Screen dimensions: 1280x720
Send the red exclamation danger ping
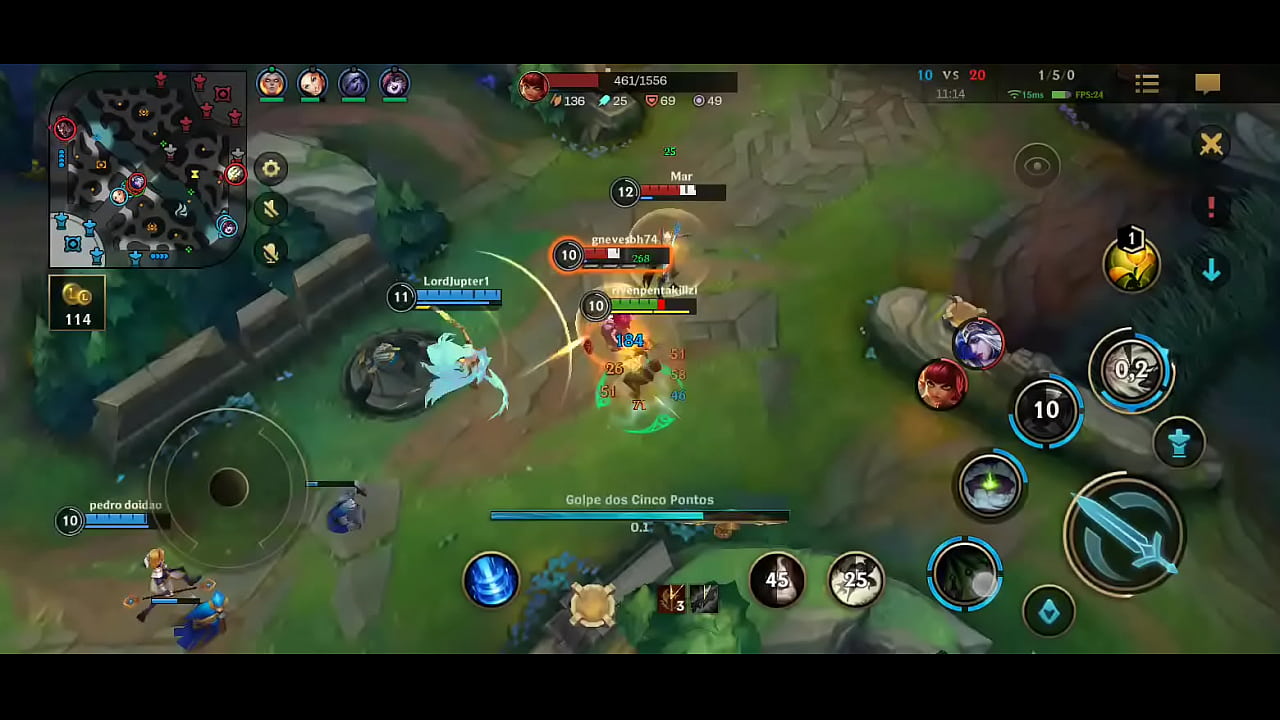1211,208
